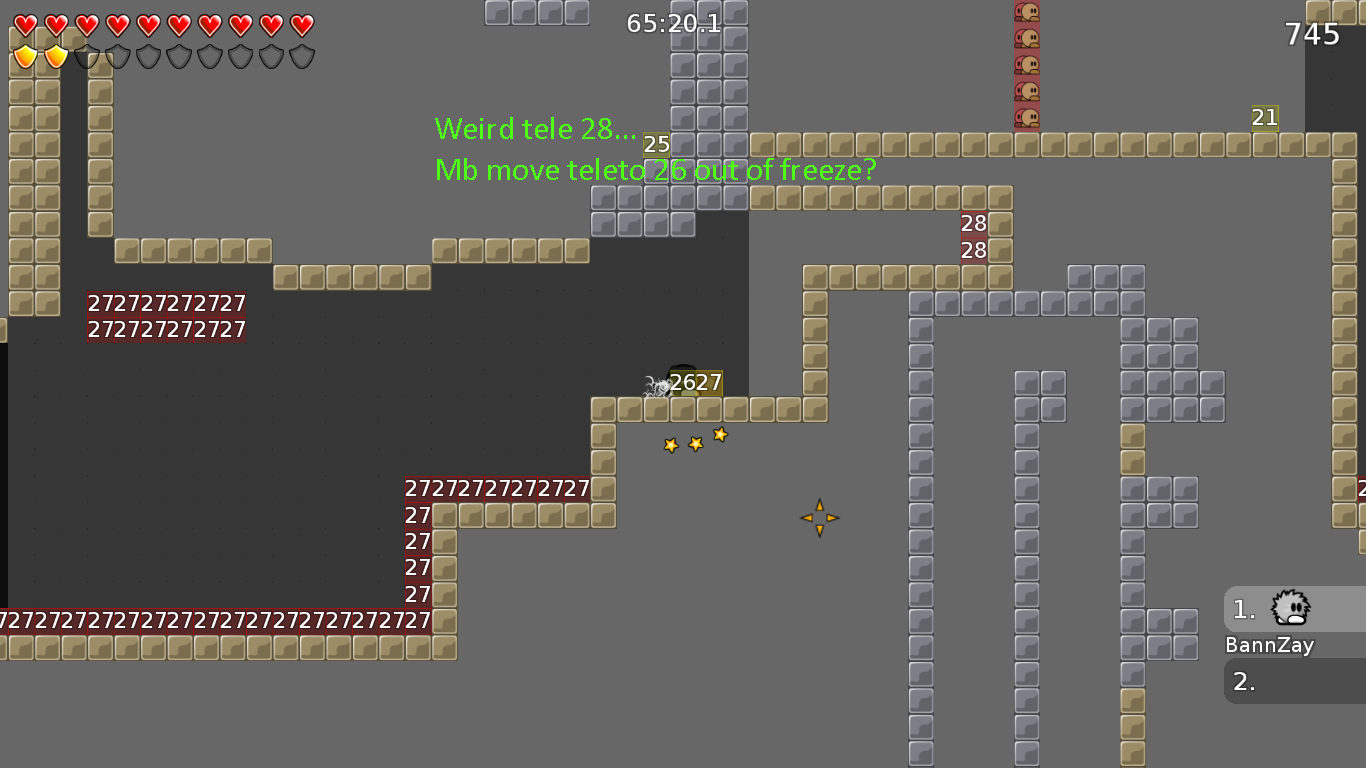Image resolution: width=1366 pixels, height=768 pixels.
Task: Select the race timer showing 65:20.1
Action: pyautogui.click(x=672, y=23)
